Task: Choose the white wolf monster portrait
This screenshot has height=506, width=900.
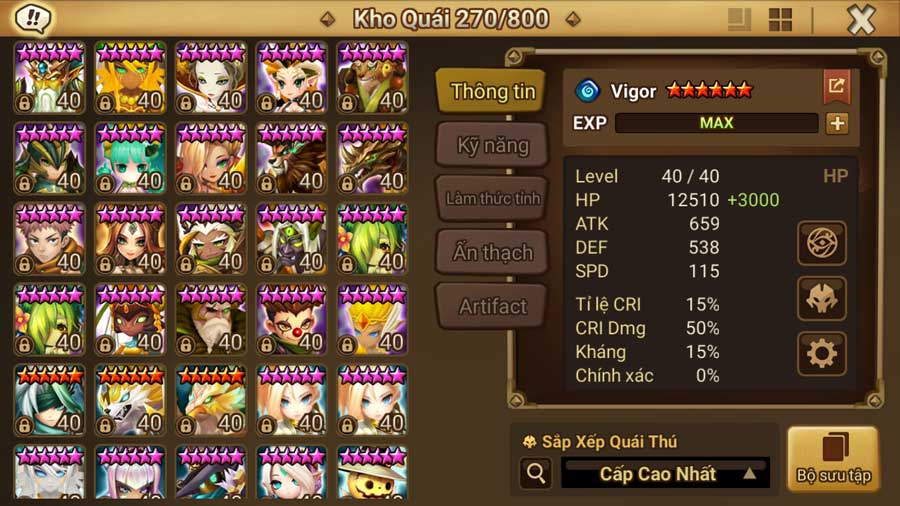Action: point(130,400)
